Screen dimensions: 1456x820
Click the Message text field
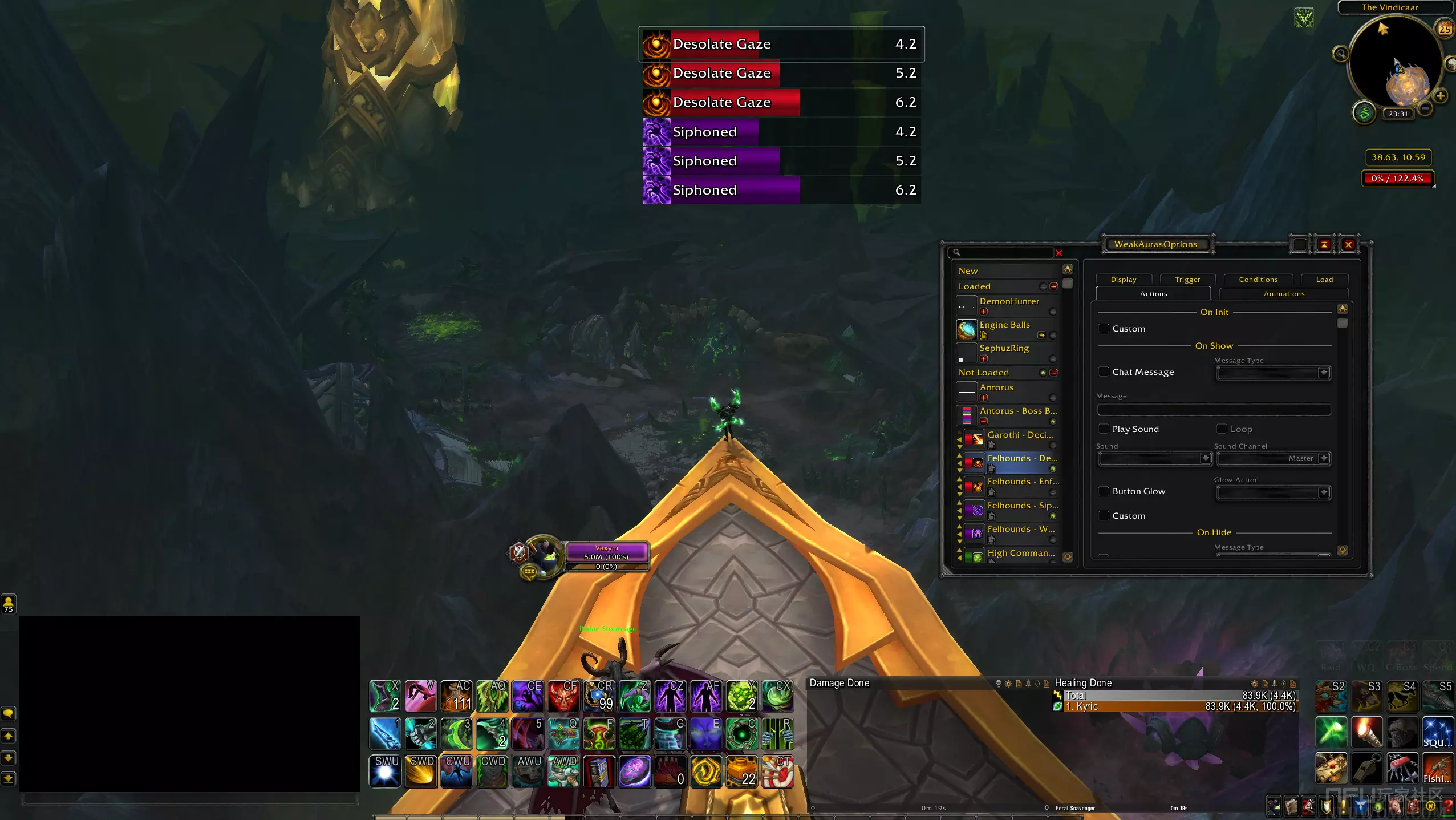tap(1214, 410)
